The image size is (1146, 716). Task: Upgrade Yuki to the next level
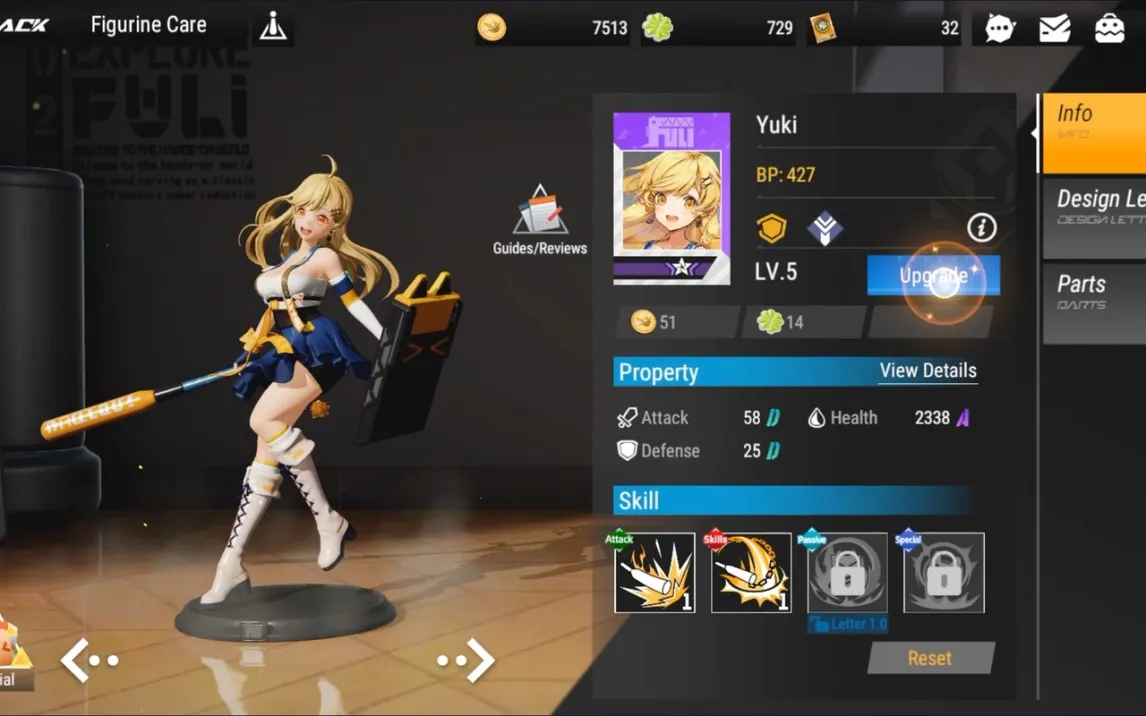tap(933, 275)
